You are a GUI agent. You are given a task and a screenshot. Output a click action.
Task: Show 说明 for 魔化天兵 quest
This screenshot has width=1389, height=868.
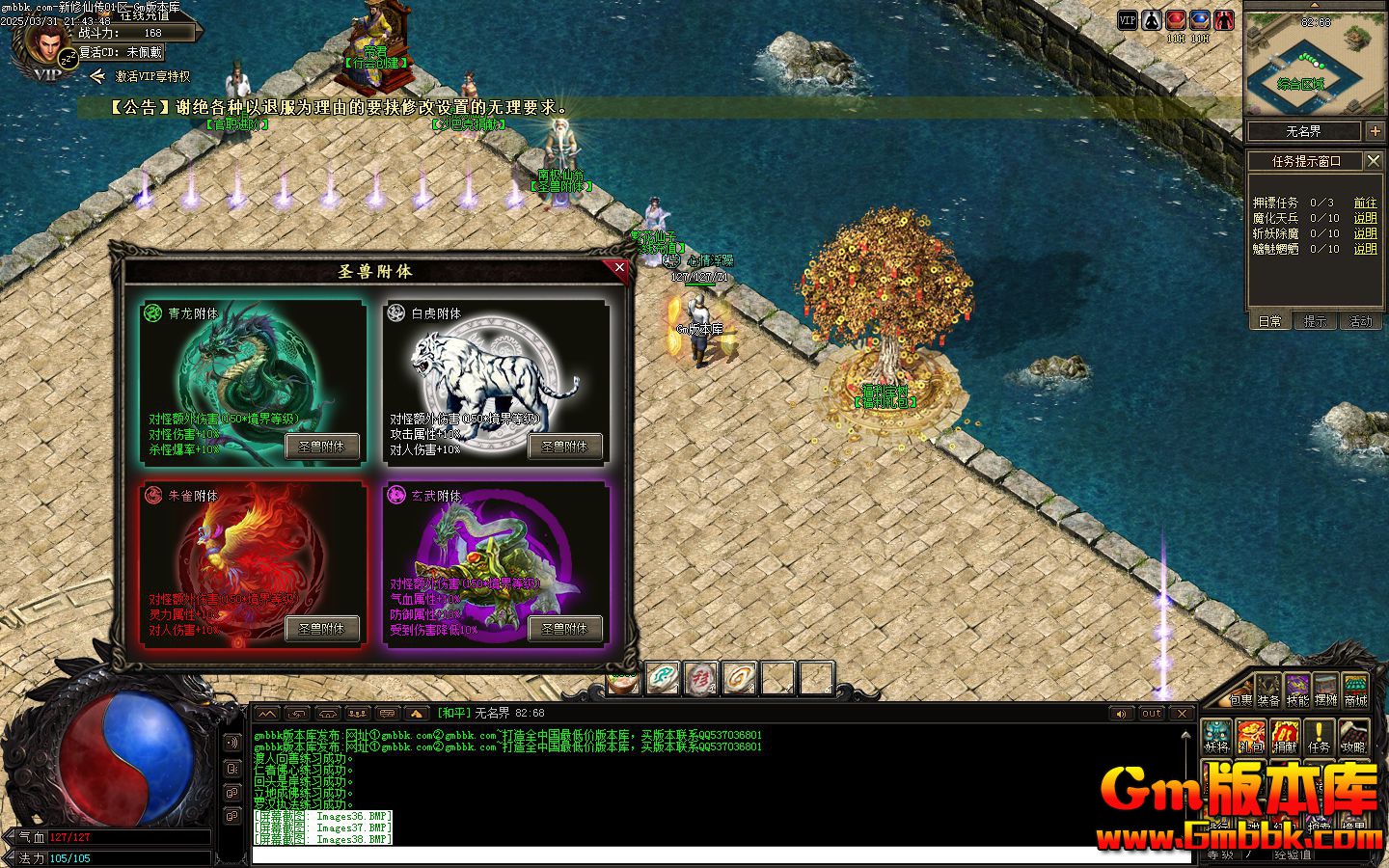tap(1365, 218)
